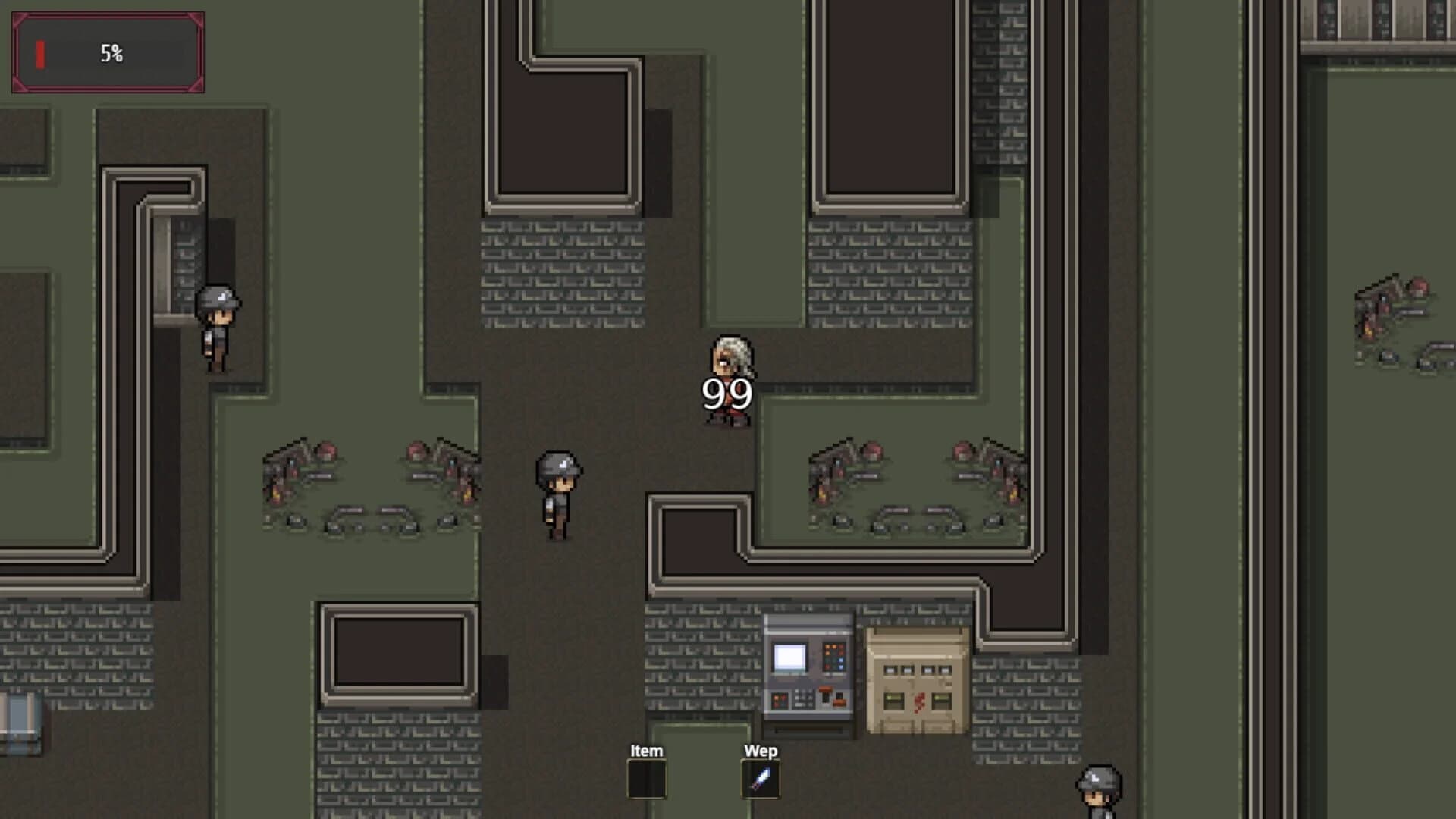Click the 5% health progress bar
The height and width of the screenshot is (819, 1456).
[108, 53]
